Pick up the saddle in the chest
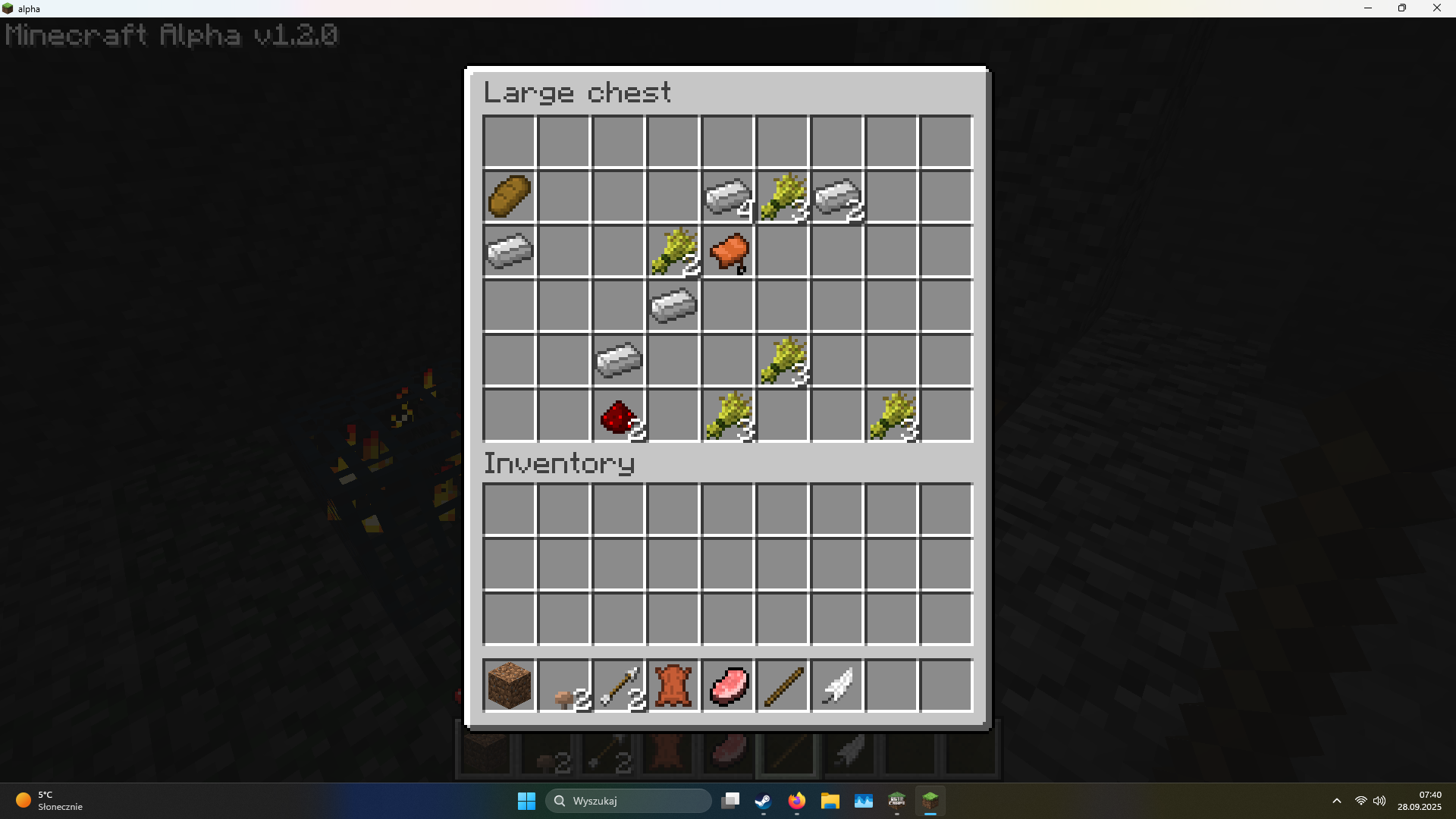Image resolution: width=1456 pixels, height=819 pixels. pyautogui.click(x=728, y=251)
